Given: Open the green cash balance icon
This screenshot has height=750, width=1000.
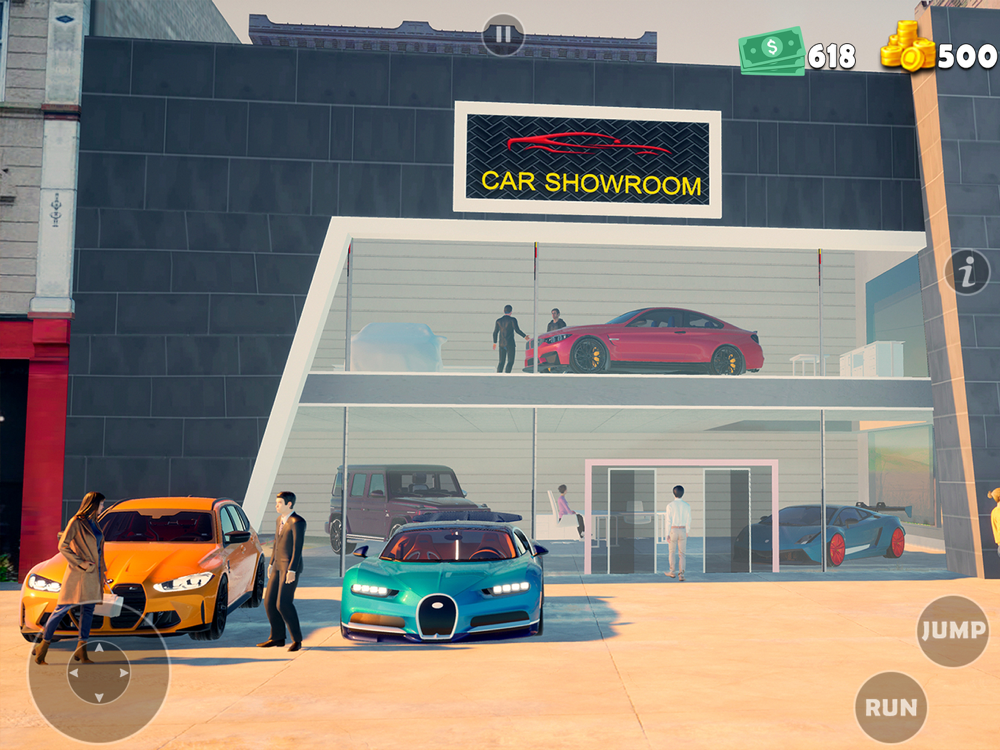Looking at the screenshot, I should coord(772,50).
